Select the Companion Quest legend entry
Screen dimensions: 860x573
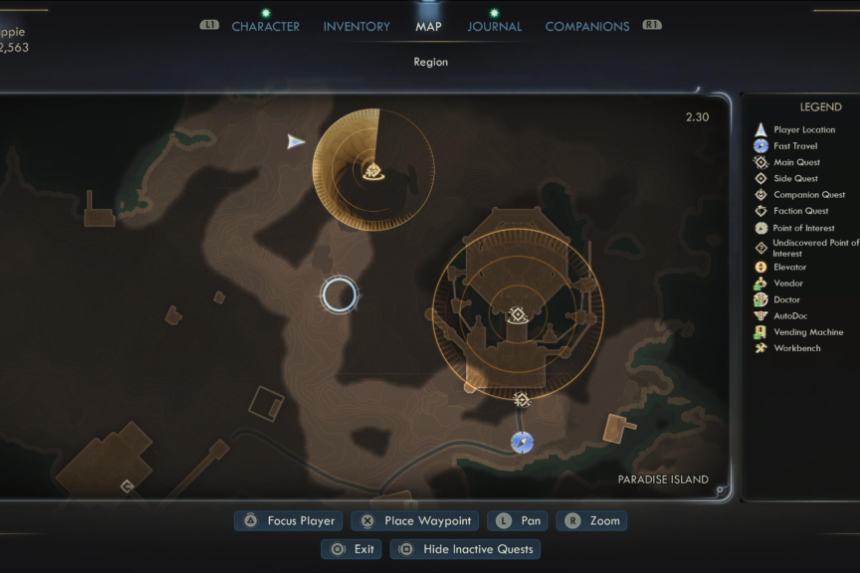[x=809, y=195]
